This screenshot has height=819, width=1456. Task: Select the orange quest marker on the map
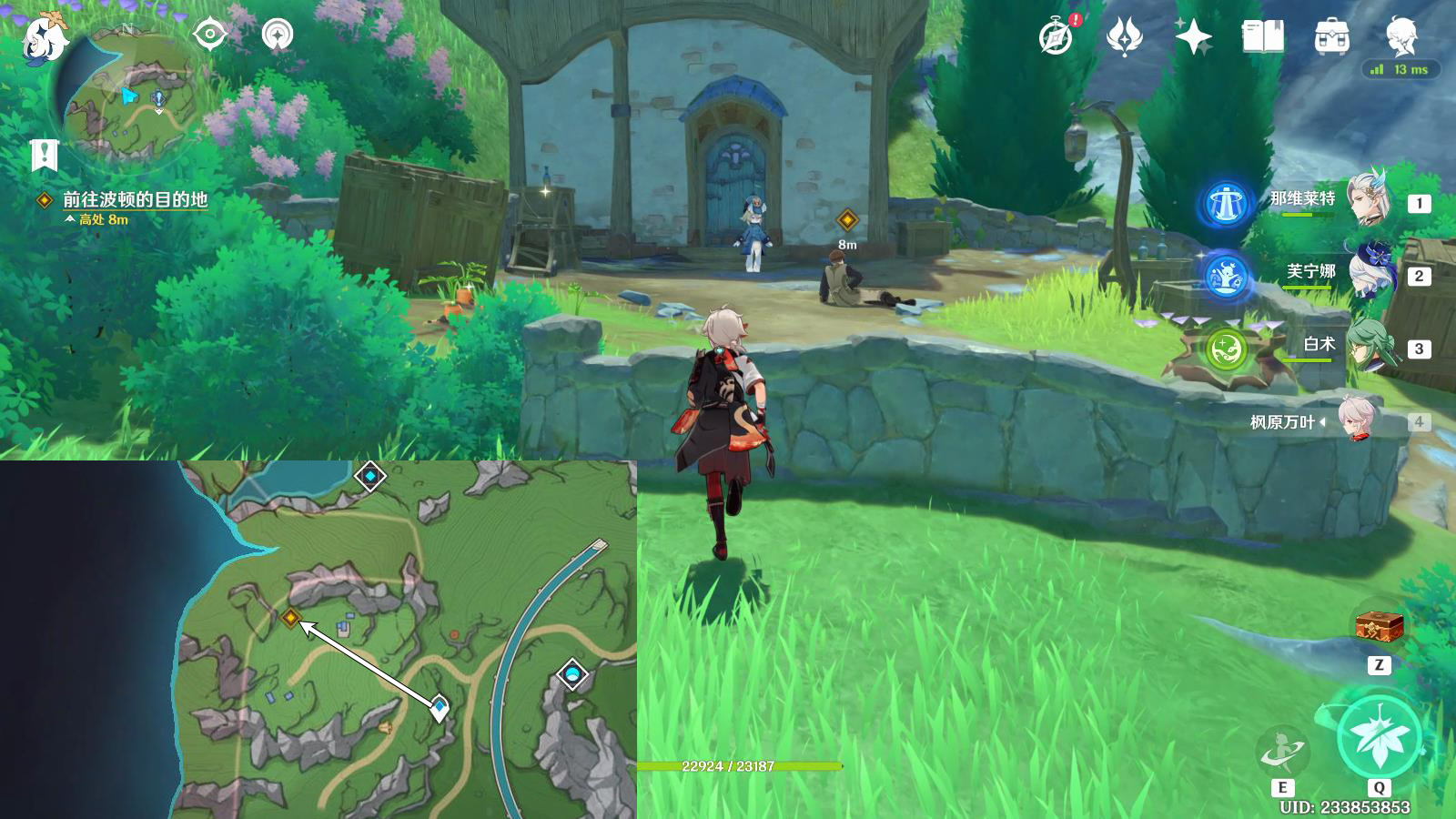290,618
